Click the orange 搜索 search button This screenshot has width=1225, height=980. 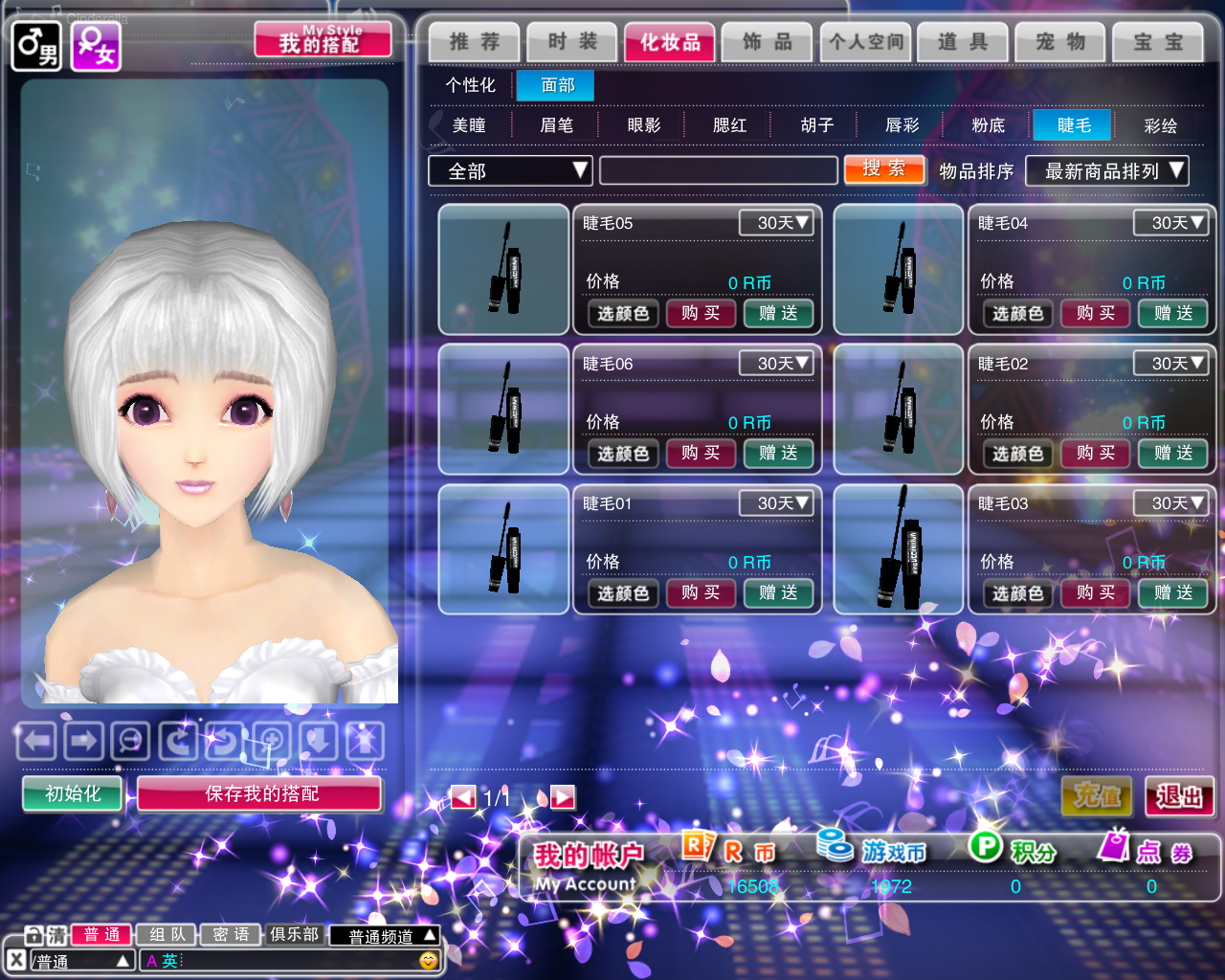[x=884, y=169]
